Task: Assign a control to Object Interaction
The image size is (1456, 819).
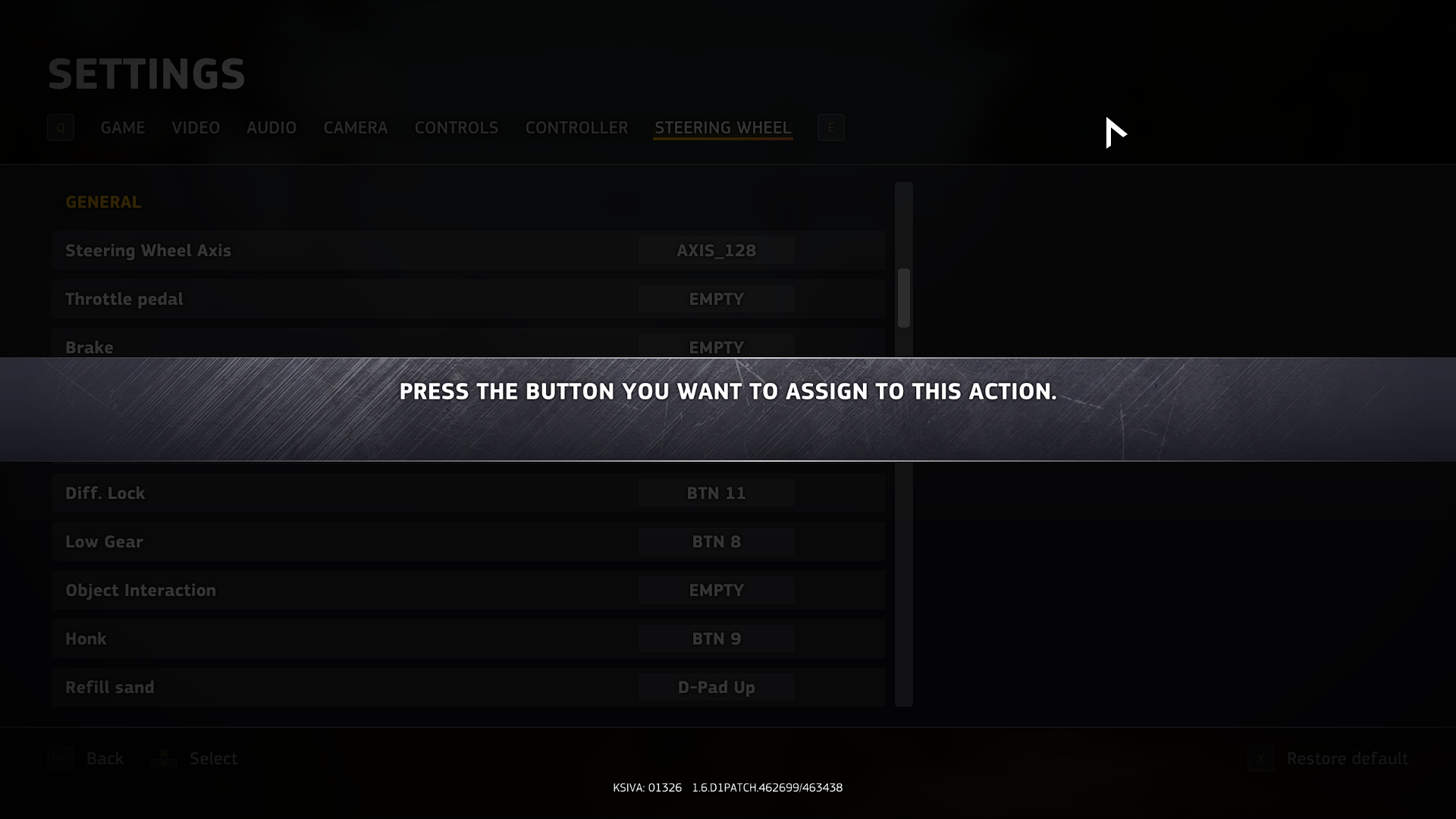Action: (715, 590)
